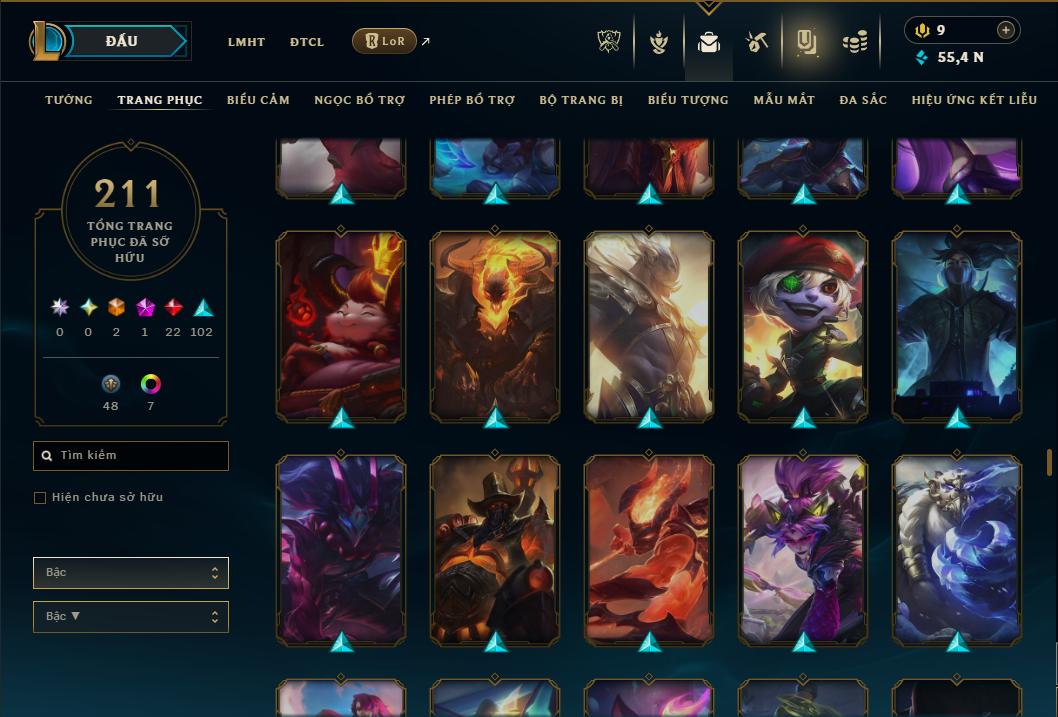Open the LMHT mode link
Screen dimensions: 1058x717
(x=246, y=42)
